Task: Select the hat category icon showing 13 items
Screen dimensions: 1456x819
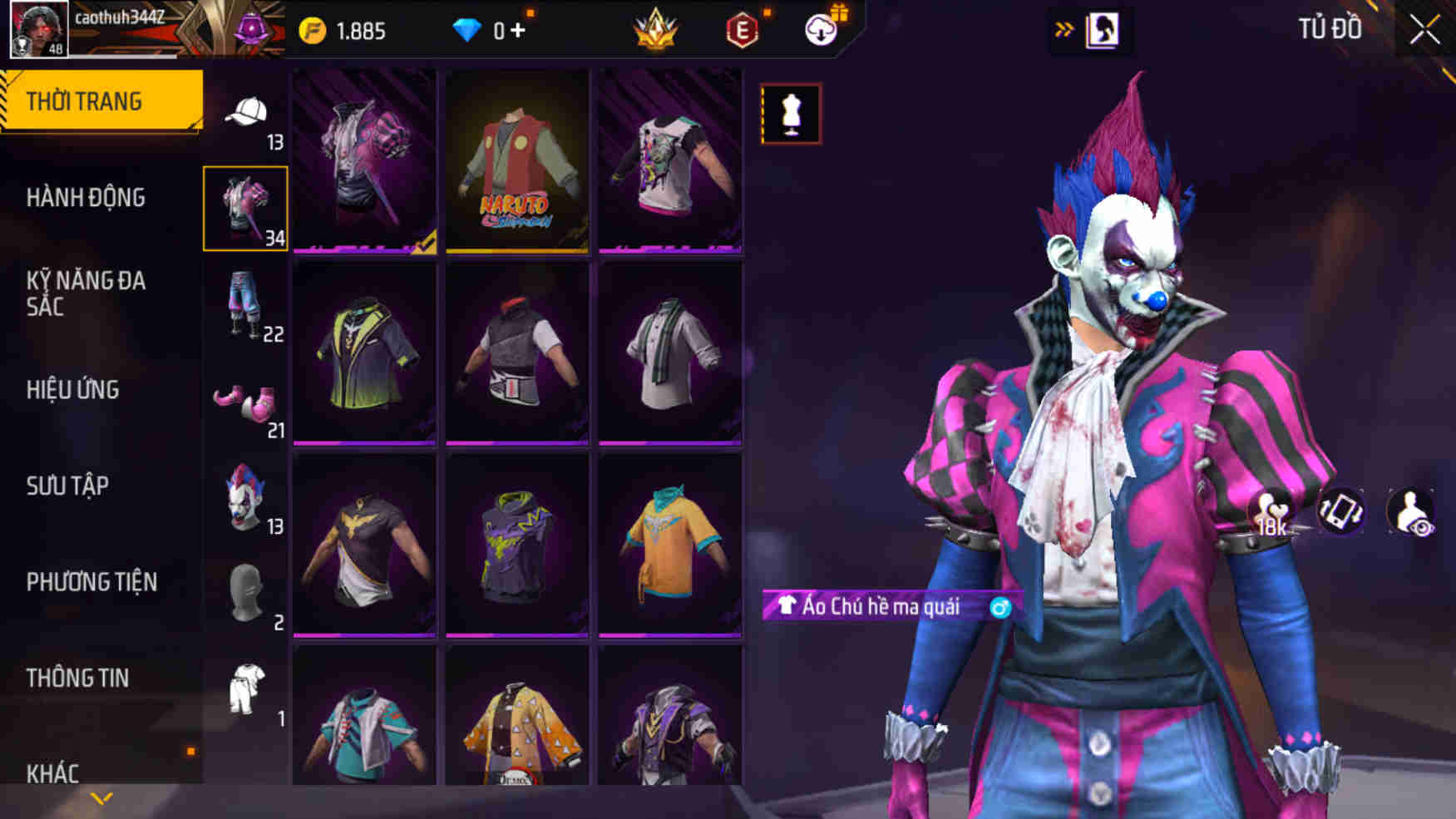Action: (x=247, y=116)
